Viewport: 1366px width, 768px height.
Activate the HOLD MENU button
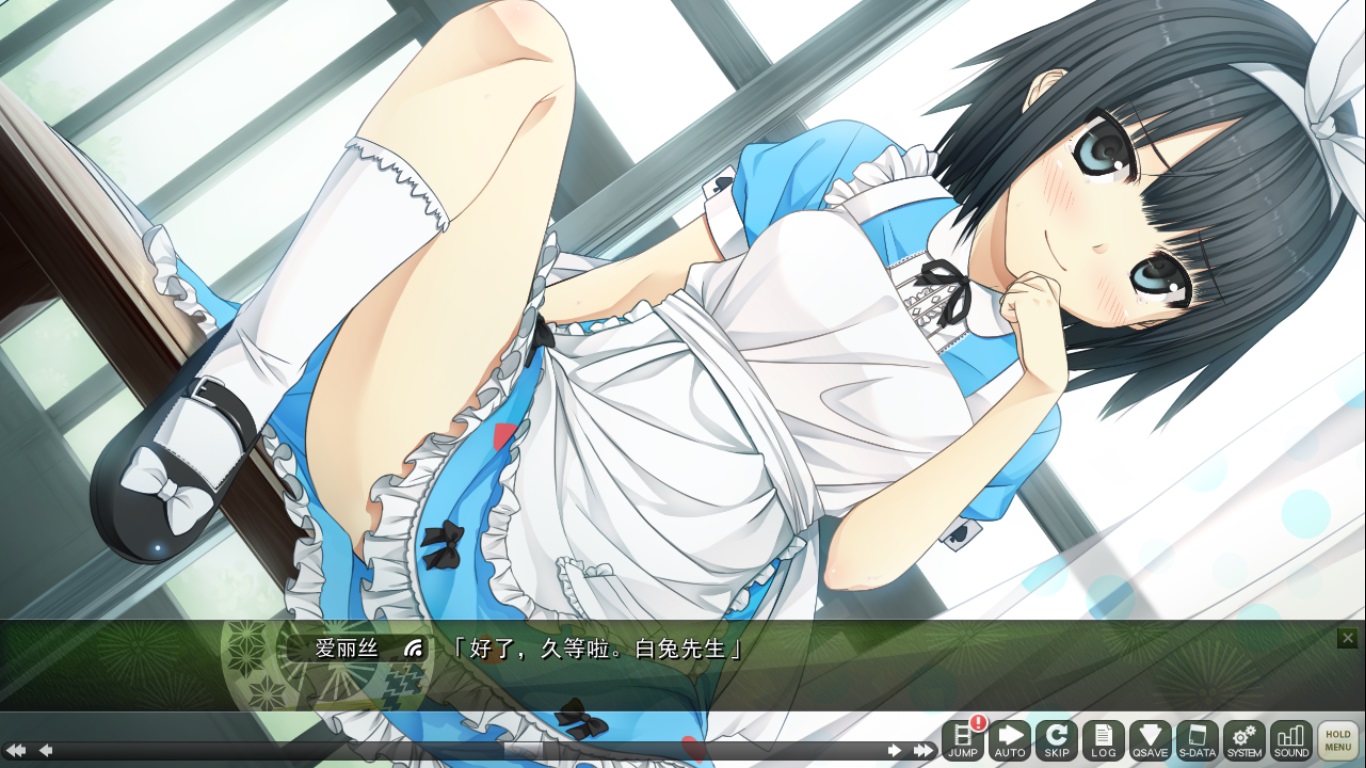pyautogui.click(x=1337, y=740)
